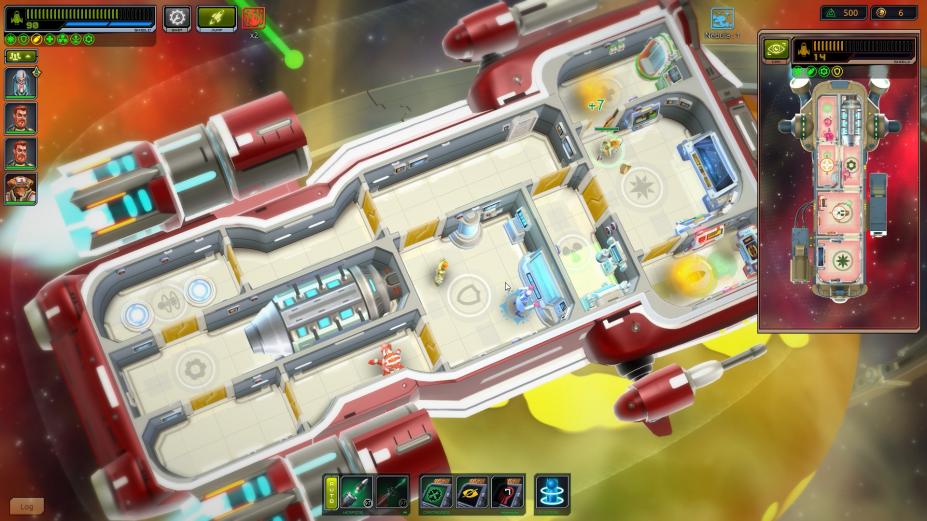Activate the green Jump rocket button
The image size is (927, 521).
pos(216,17)
